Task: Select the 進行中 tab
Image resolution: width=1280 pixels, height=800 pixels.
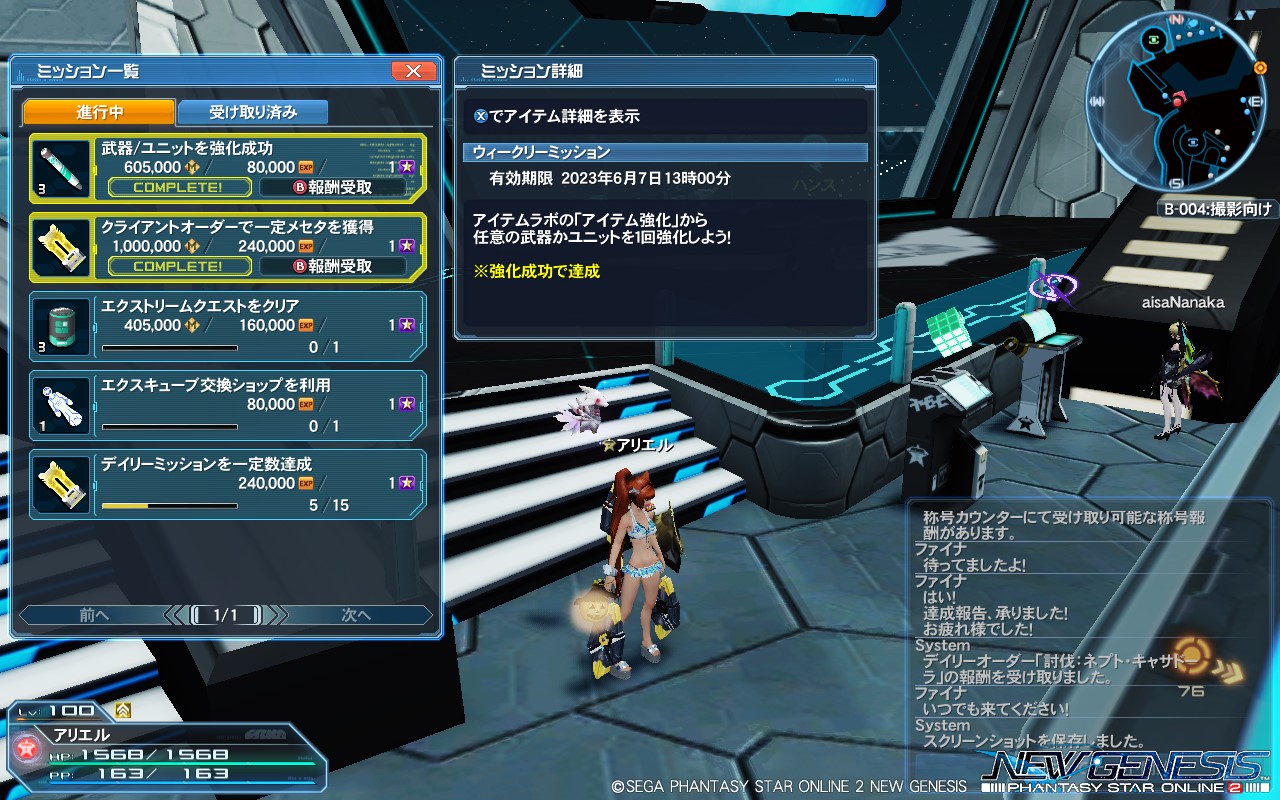Action: click(x=101, y=112)
